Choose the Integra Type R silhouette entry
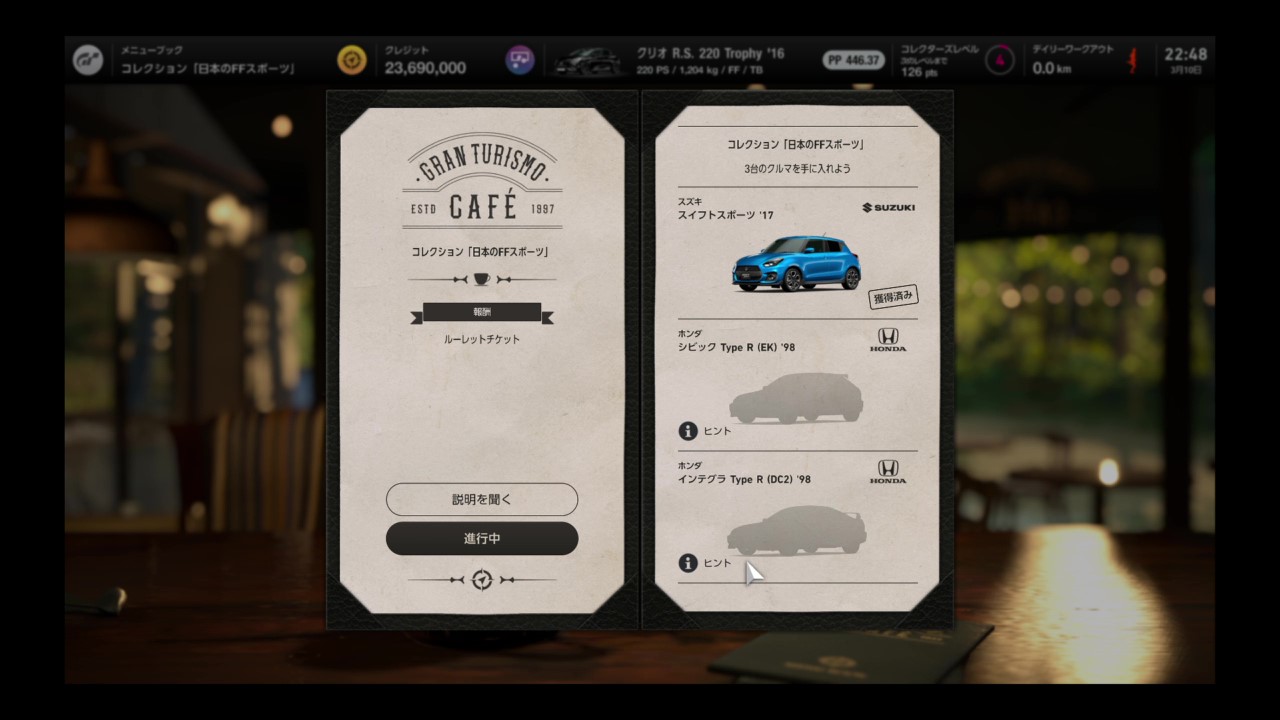Image resolution: width=1280 pixels, height=720 pixels. [796, 530]
